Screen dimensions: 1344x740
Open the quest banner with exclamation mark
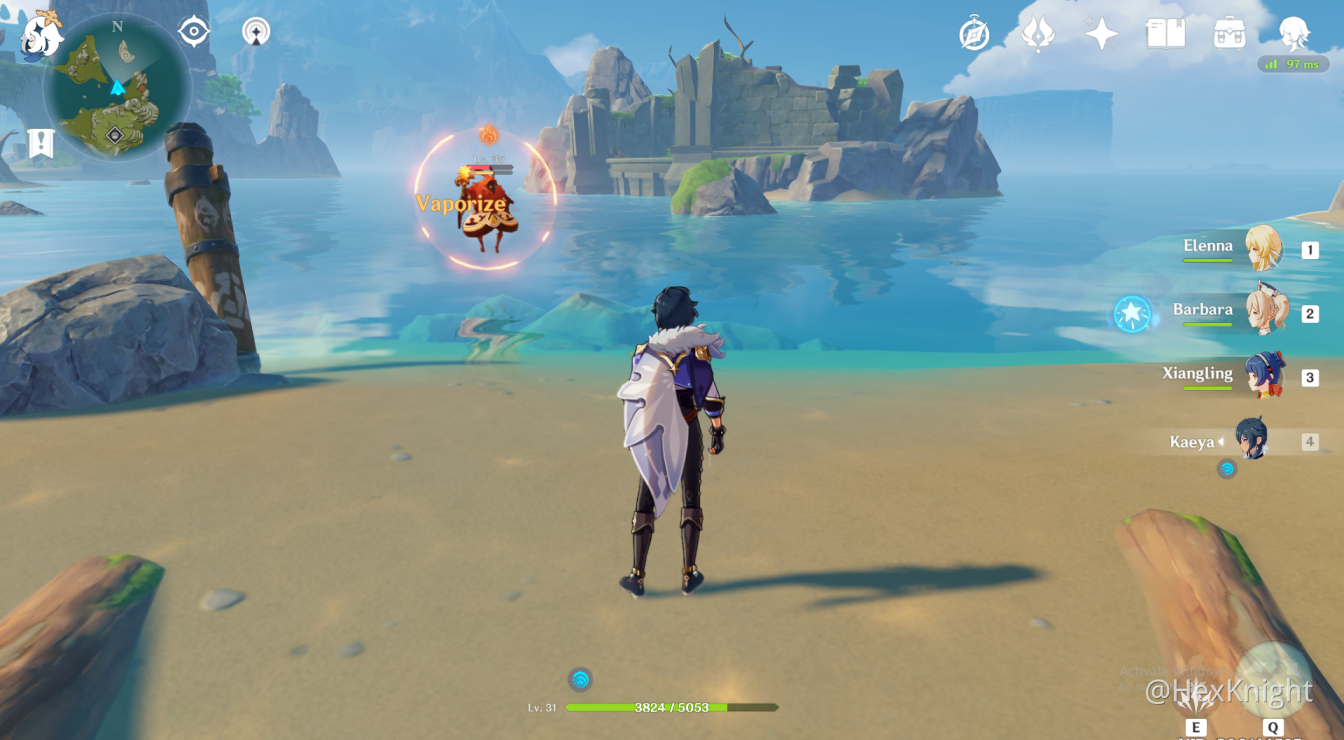pos(40,143)
